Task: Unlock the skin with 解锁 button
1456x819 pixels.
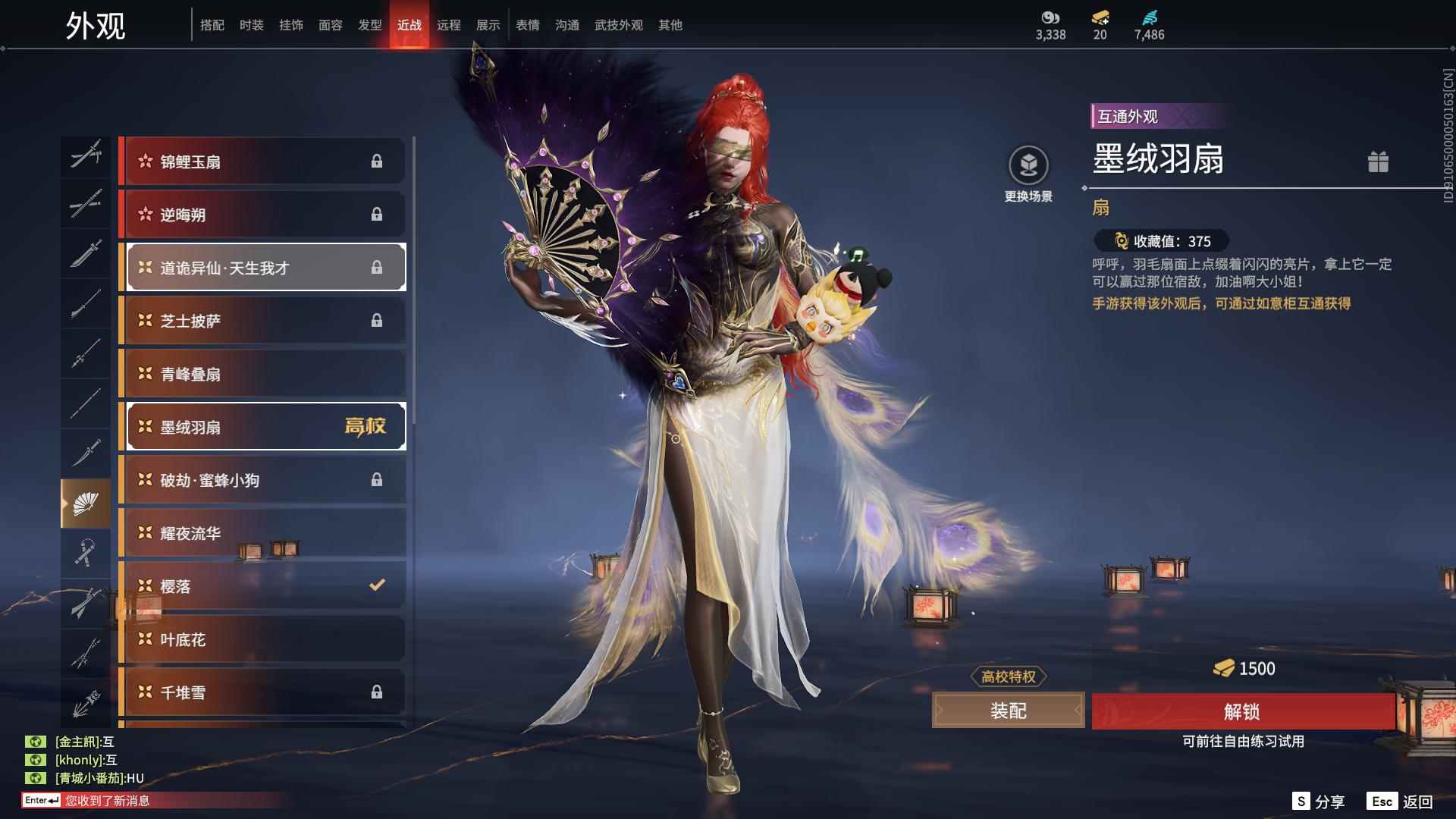Action: pyautogui.click(x=1242, y=711)
